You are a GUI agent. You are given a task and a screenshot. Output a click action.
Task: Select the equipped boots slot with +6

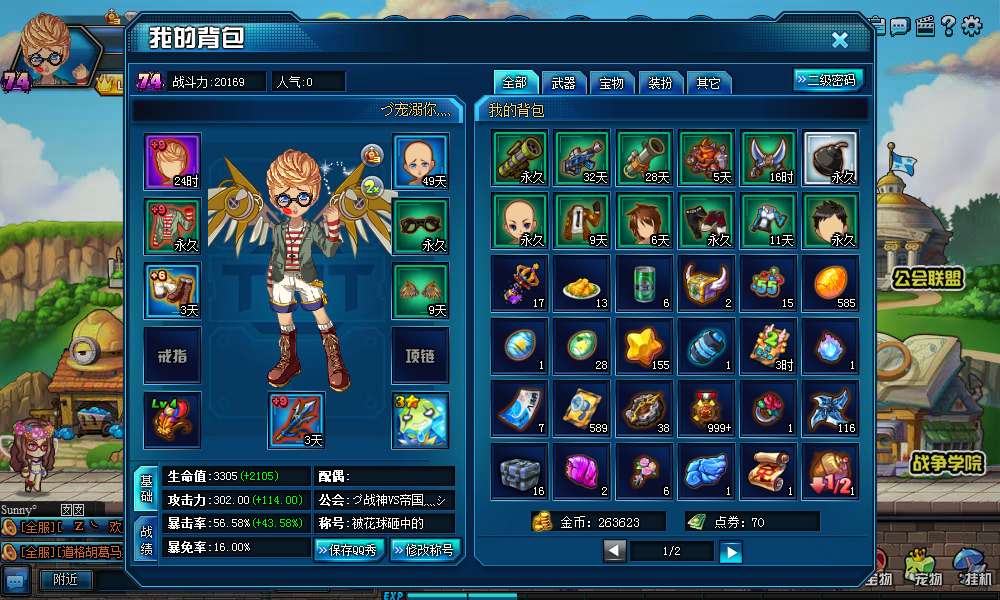coord(172,290)
